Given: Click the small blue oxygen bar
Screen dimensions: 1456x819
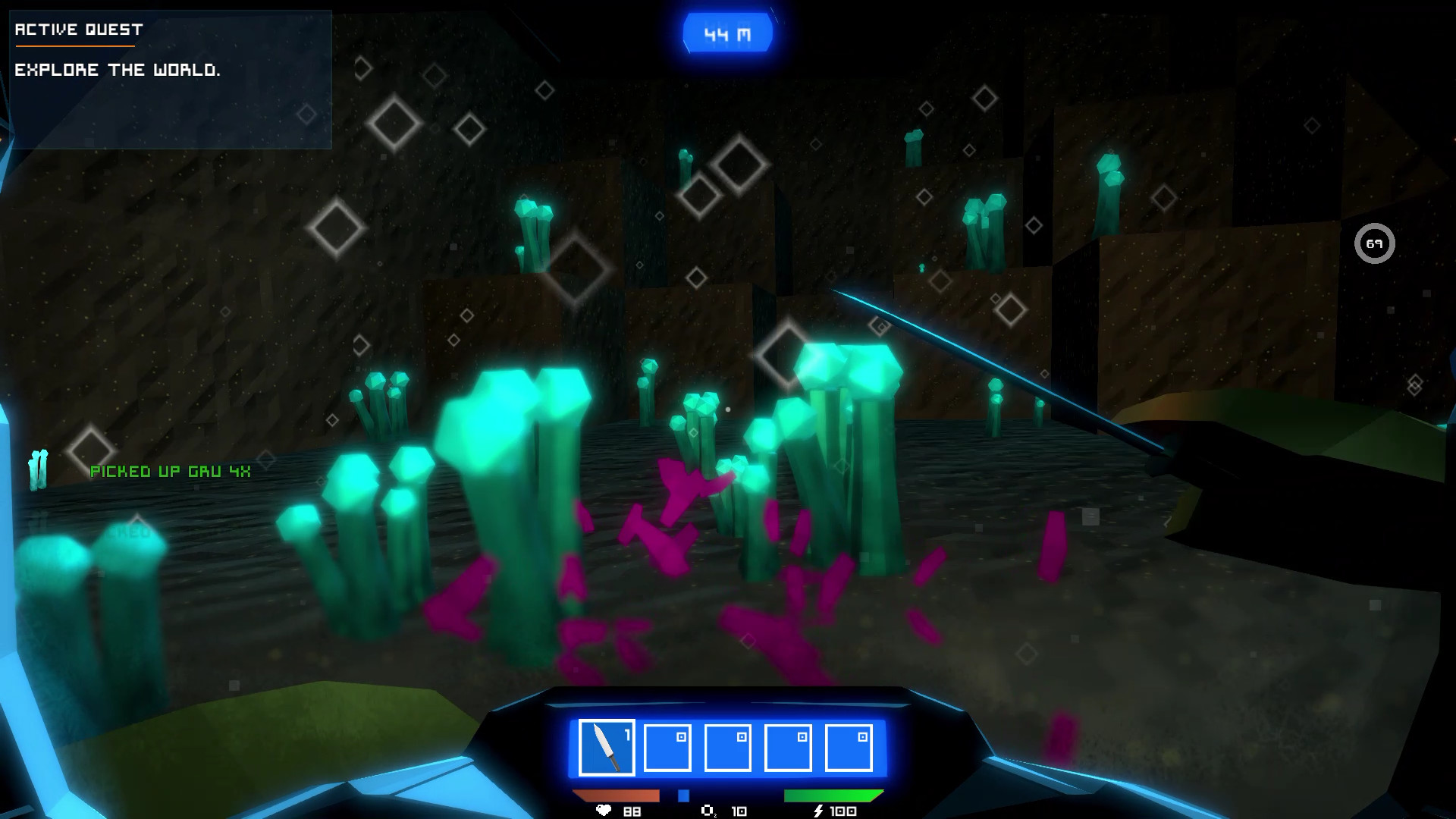Looking at the screenshot, I should 683,794.
